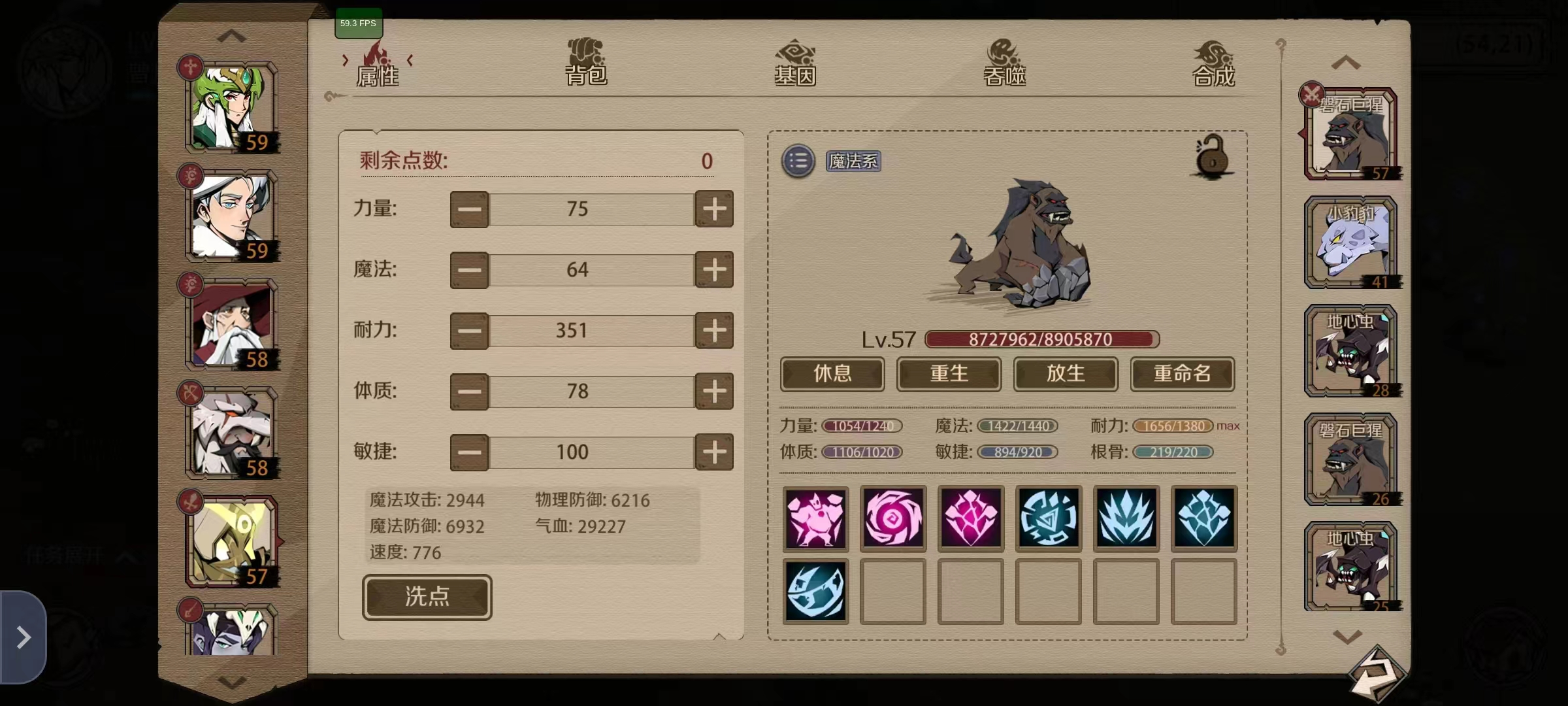Choose 重生 for this pet
This screenshot has width=1568, height=706.
tap(949, 374)
